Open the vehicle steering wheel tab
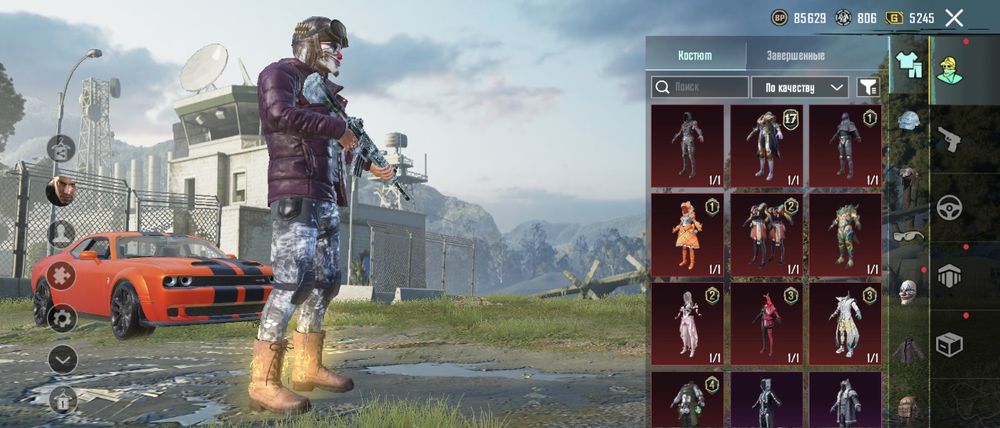 tap(949, 207)
